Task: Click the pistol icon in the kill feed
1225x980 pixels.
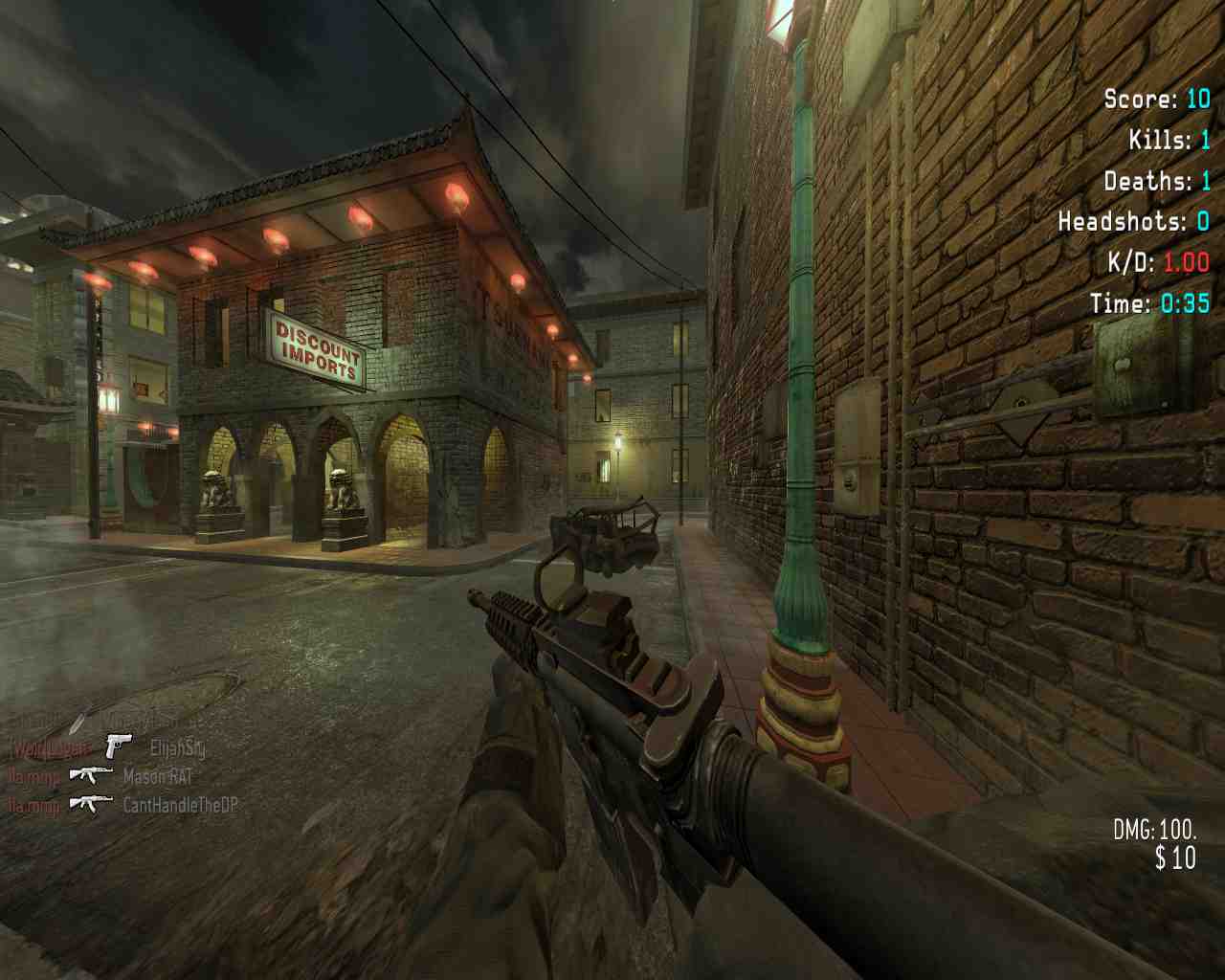Action: point(119,746)
